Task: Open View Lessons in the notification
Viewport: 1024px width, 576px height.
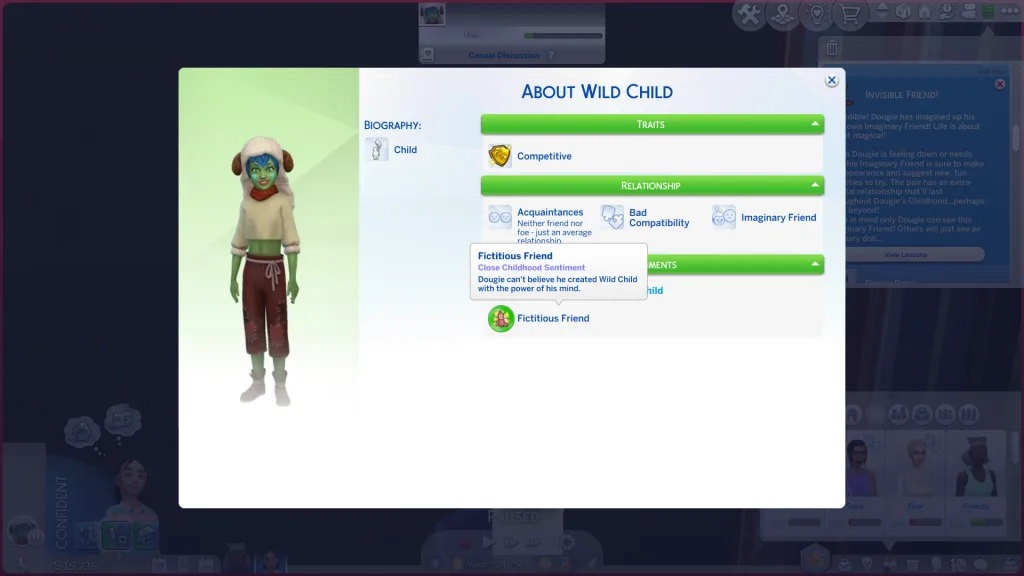Action: 905,255
